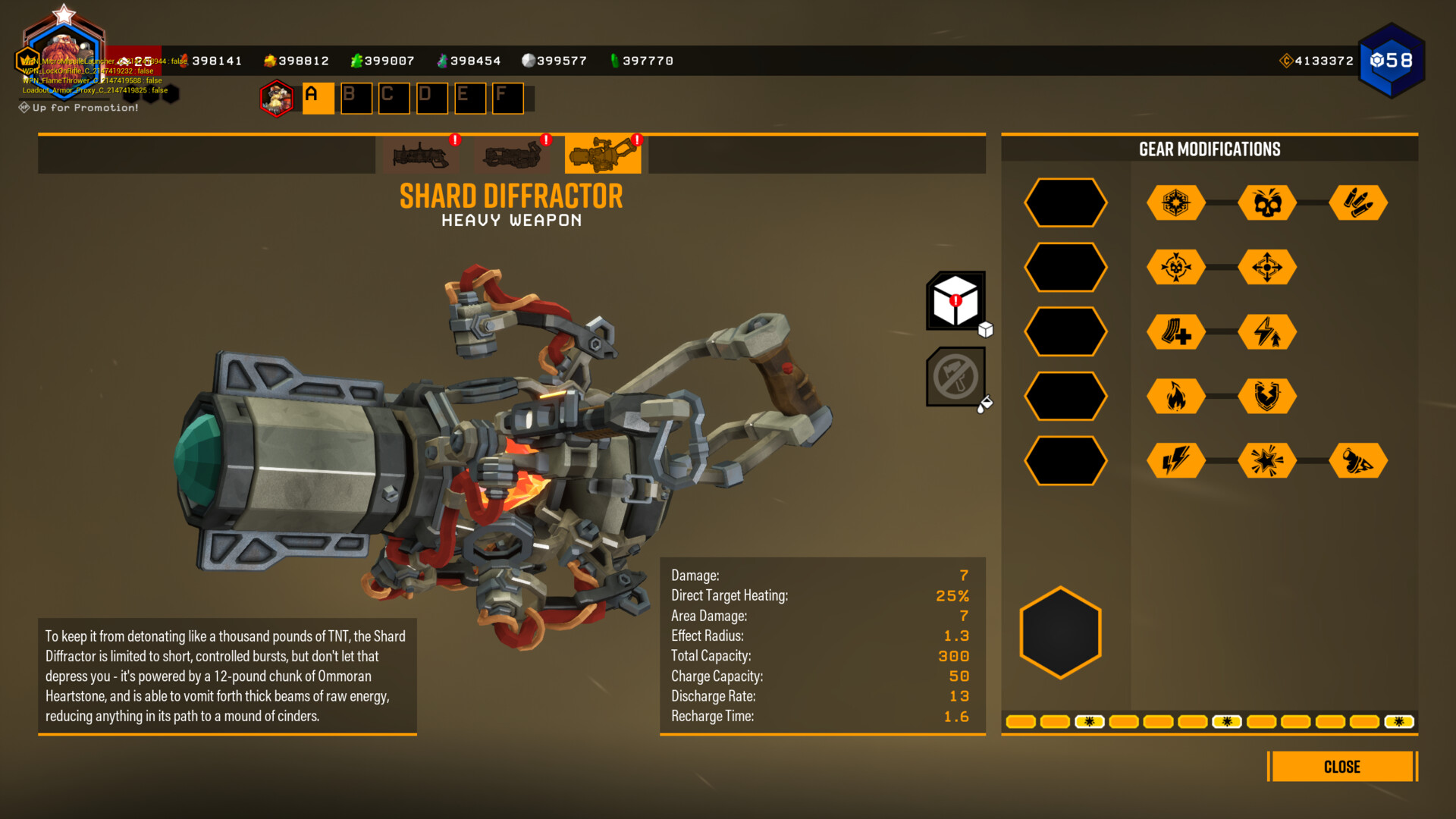The height and width of the screenshot is (819, 1456).
Task: Select the explosion burst modification
Action: pos(1267,461)
